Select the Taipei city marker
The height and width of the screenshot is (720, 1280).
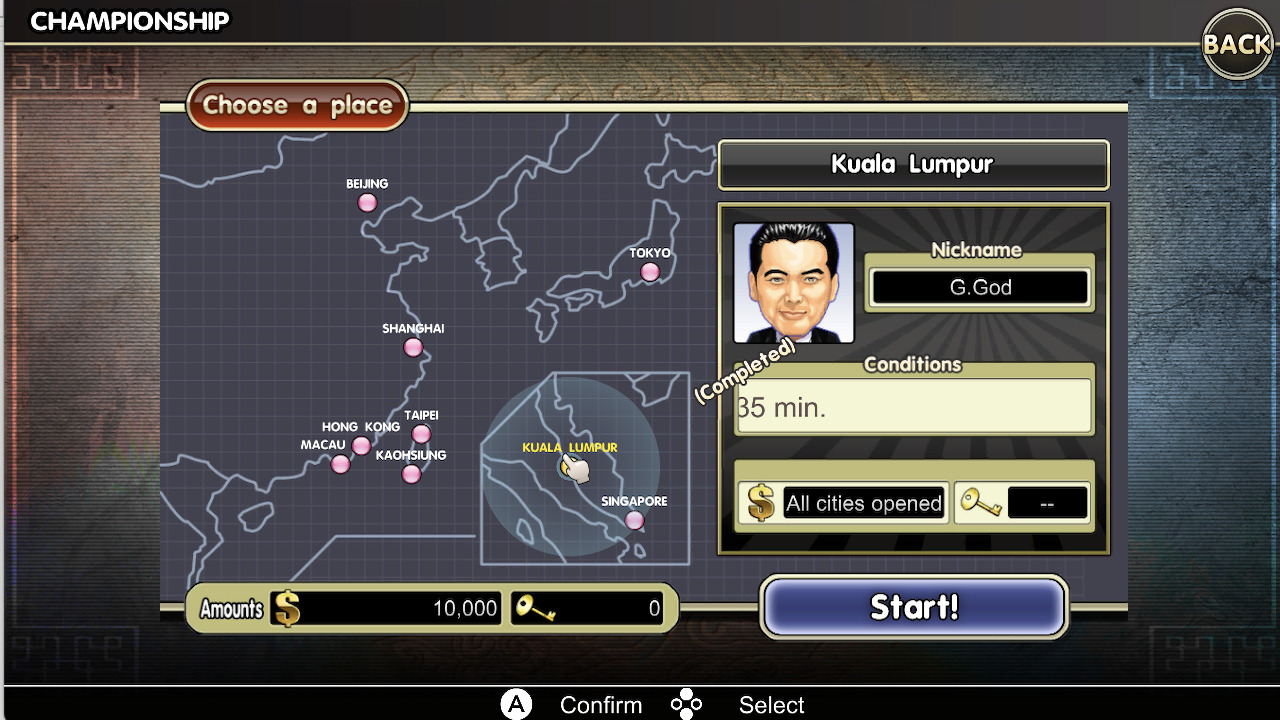[421, 433]
